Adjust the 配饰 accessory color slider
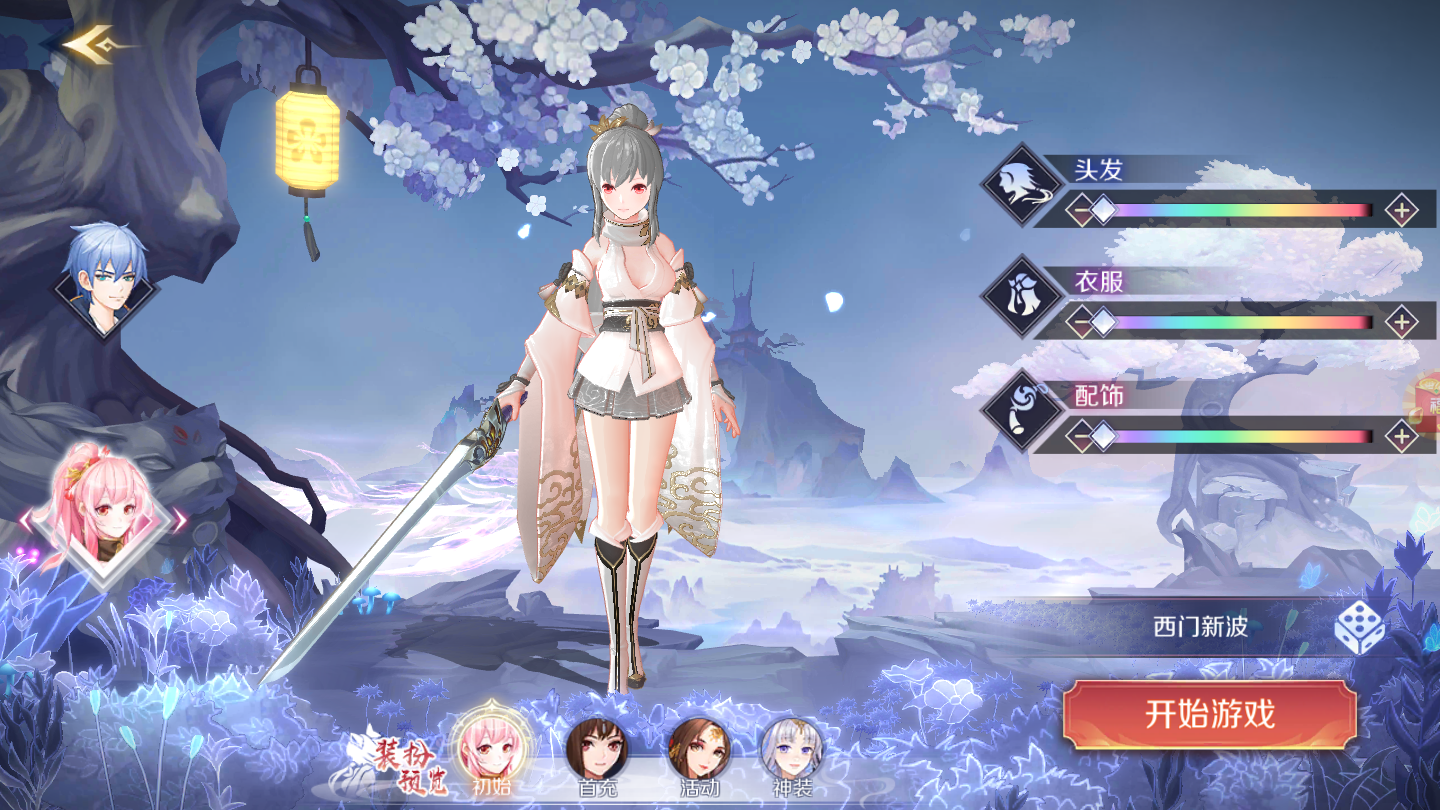 point(1240,436)
